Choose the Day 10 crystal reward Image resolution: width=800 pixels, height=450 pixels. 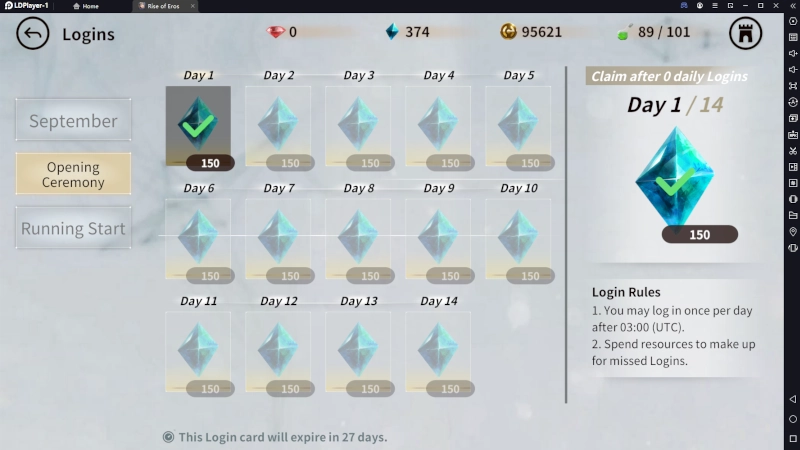point(518,238)
